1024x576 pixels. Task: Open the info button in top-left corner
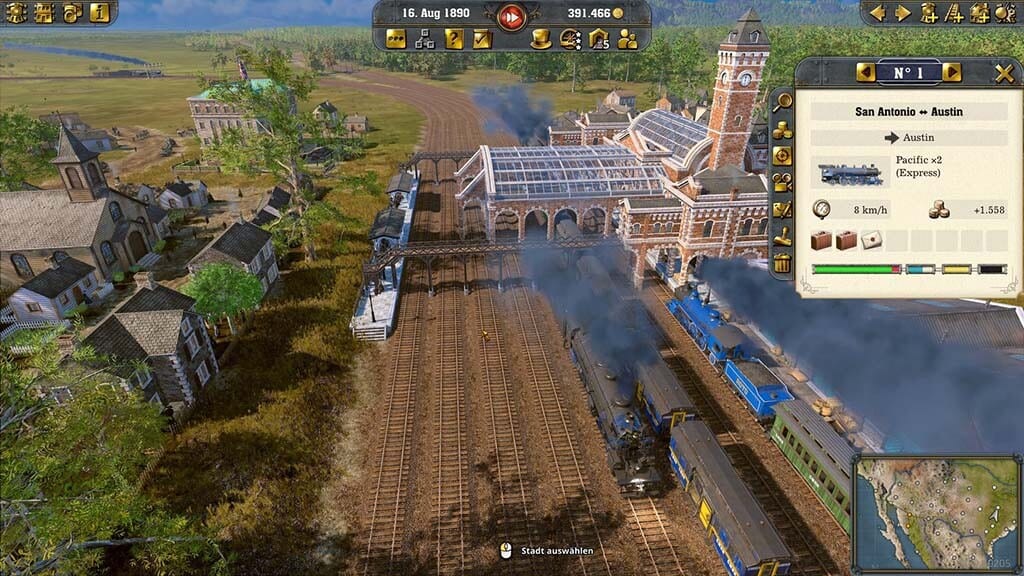tap(99, 13)
